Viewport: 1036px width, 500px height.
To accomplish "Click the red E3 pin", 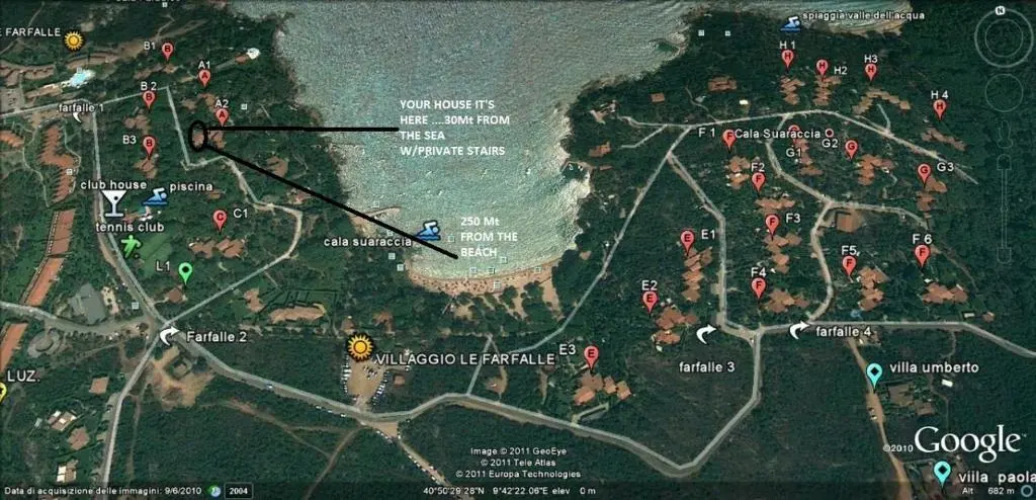I will coord(591,355).
